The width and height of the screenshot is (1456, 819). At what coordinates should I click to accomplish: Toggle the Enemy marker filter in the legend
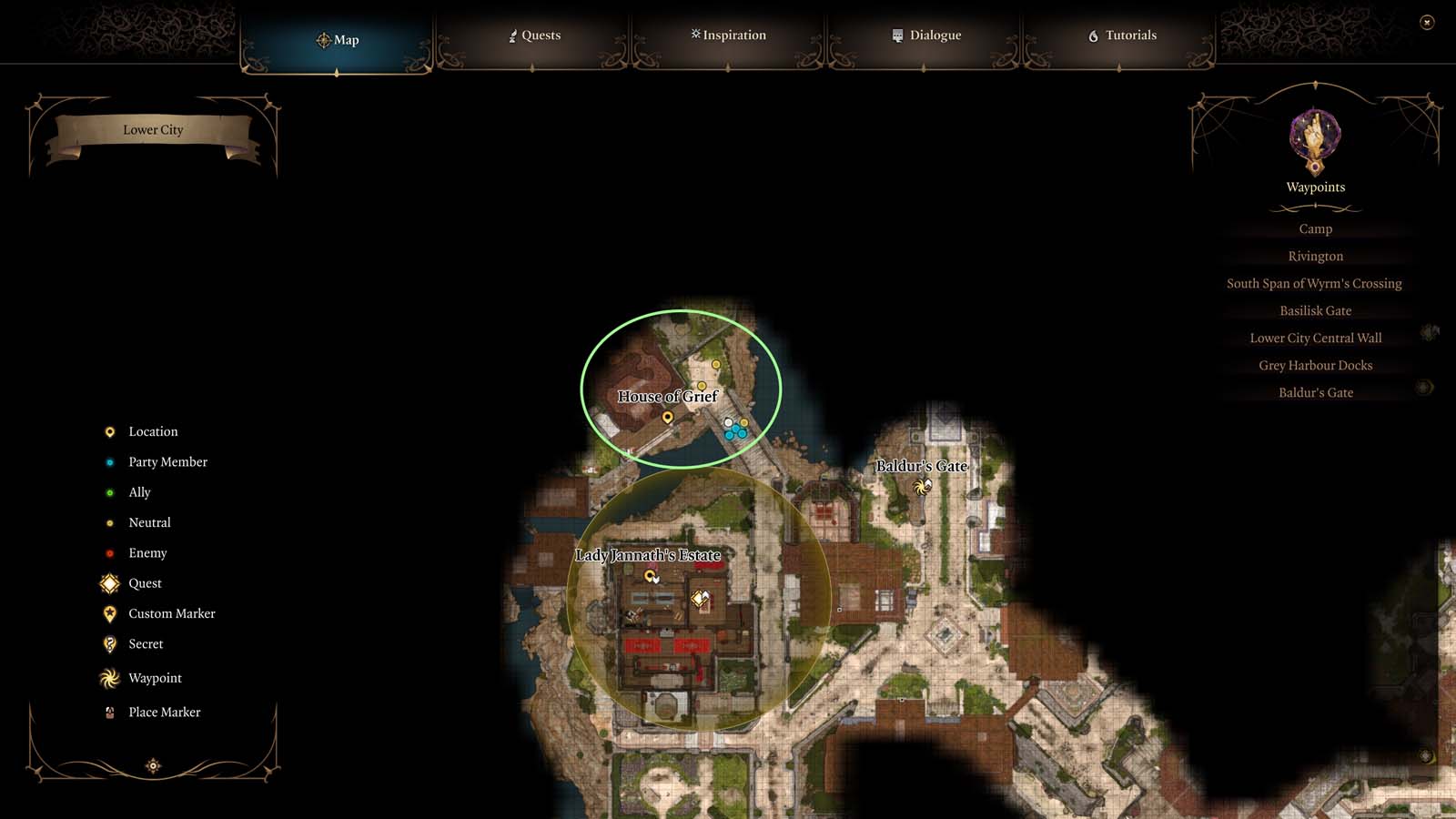click(x=109, y=552)
